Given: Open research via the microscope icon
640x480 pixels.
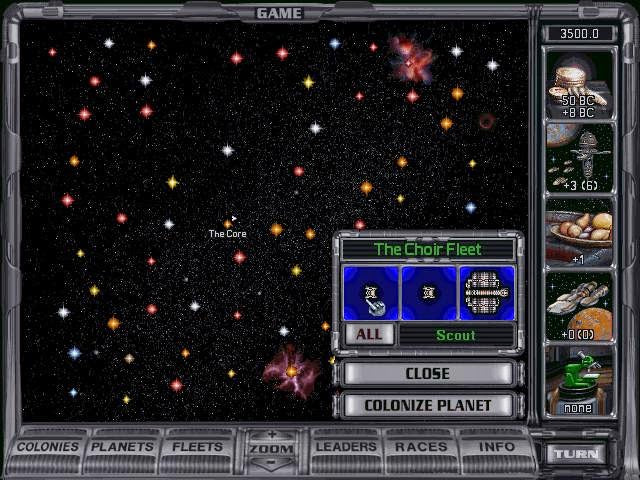Looking at the screenshot, I should point(580,380).
